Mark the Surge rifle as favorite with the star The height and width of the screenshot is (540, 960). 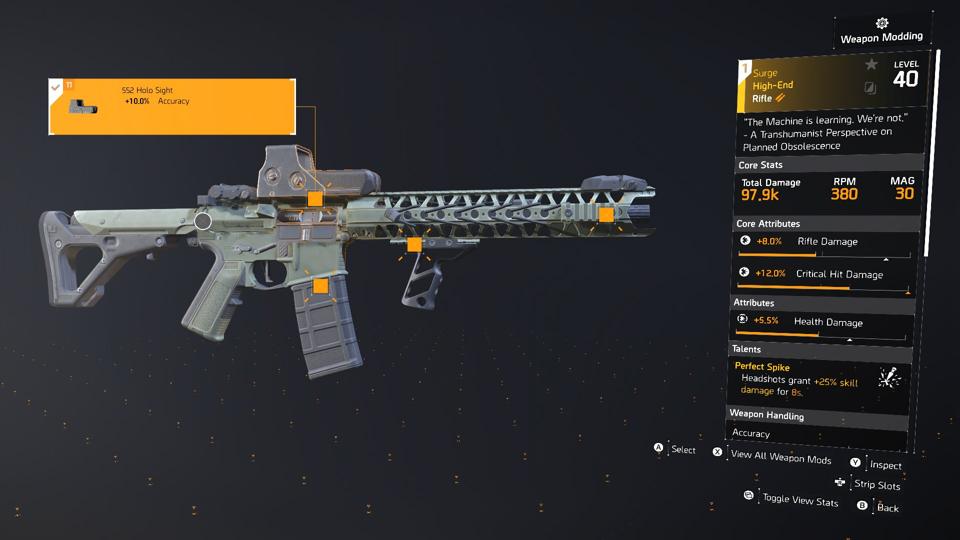pyautogui.click(x=871, y=65)
